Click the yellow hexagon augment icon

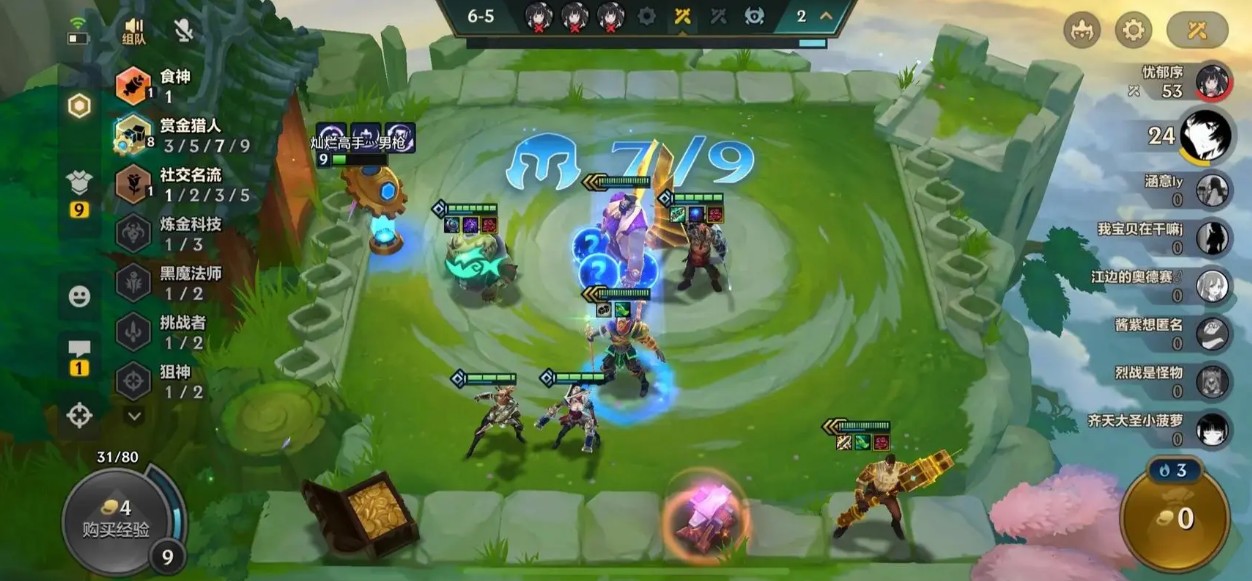tap(80, 107)
